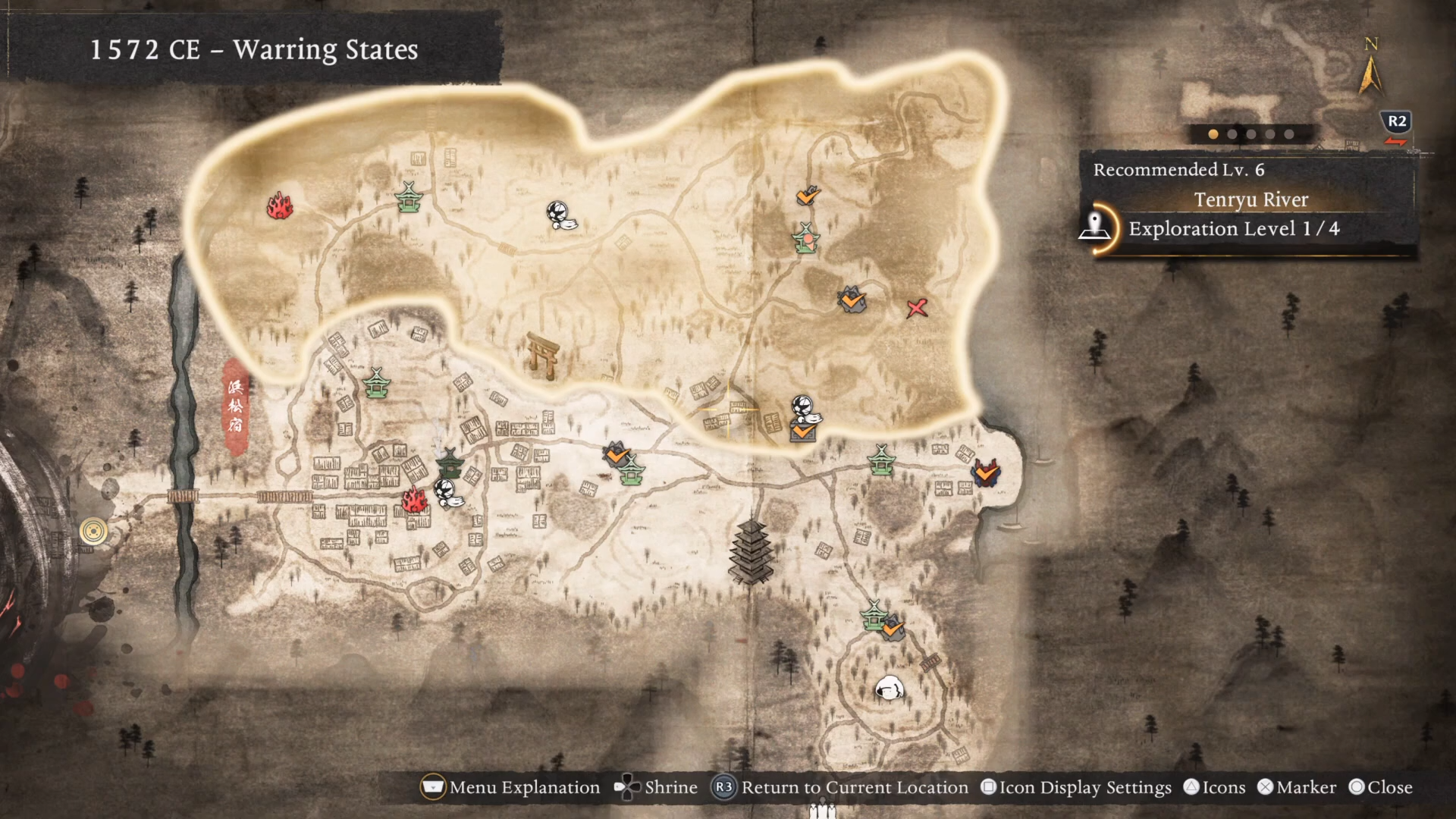The height and width of the screenshot is (819, 1456).
Task: Click the white blob marker in the southern hills
Action: [889, 689]
